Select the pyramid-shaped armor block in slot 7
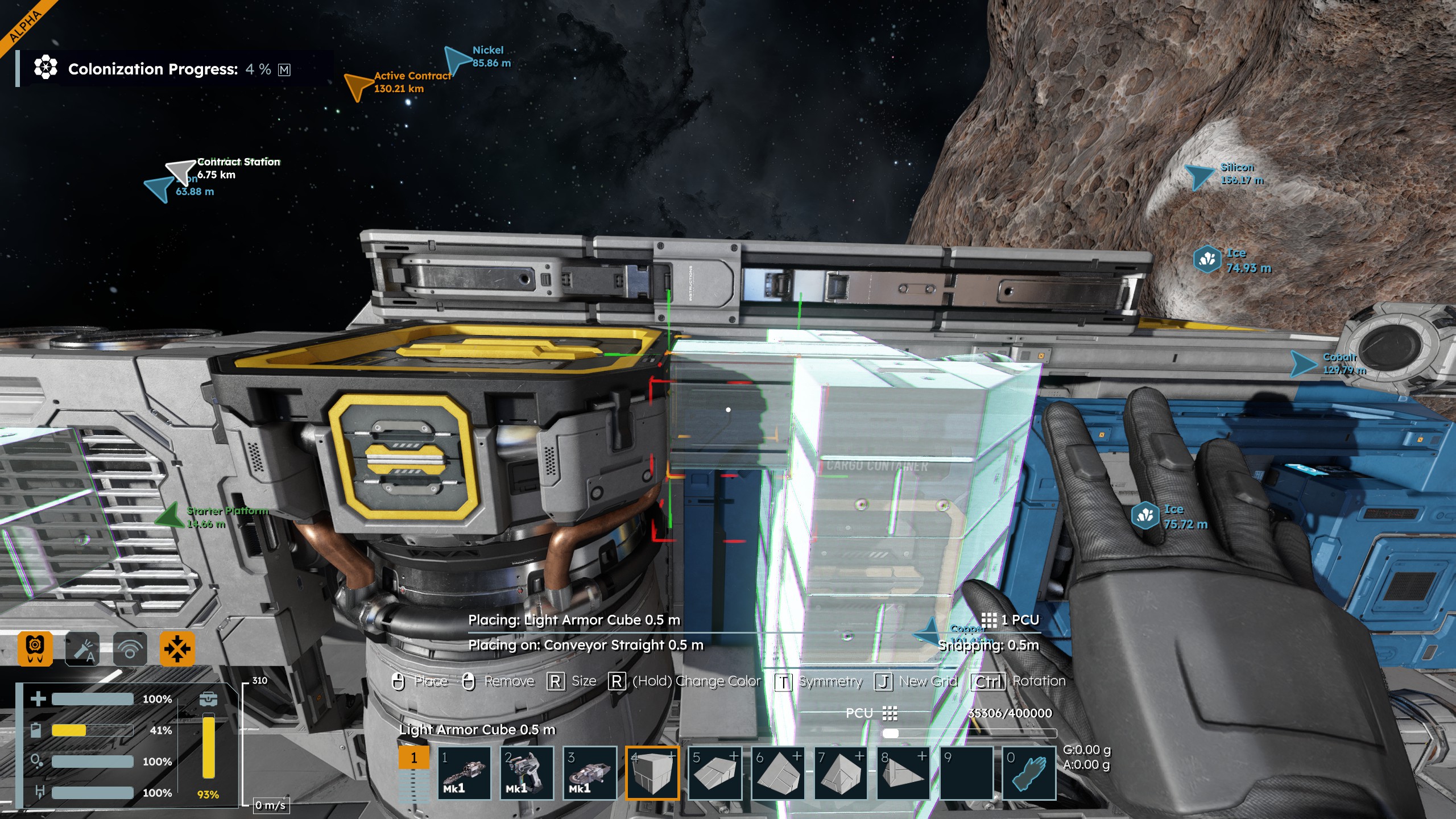1456x819 pixels. click(x=841, y=773)
